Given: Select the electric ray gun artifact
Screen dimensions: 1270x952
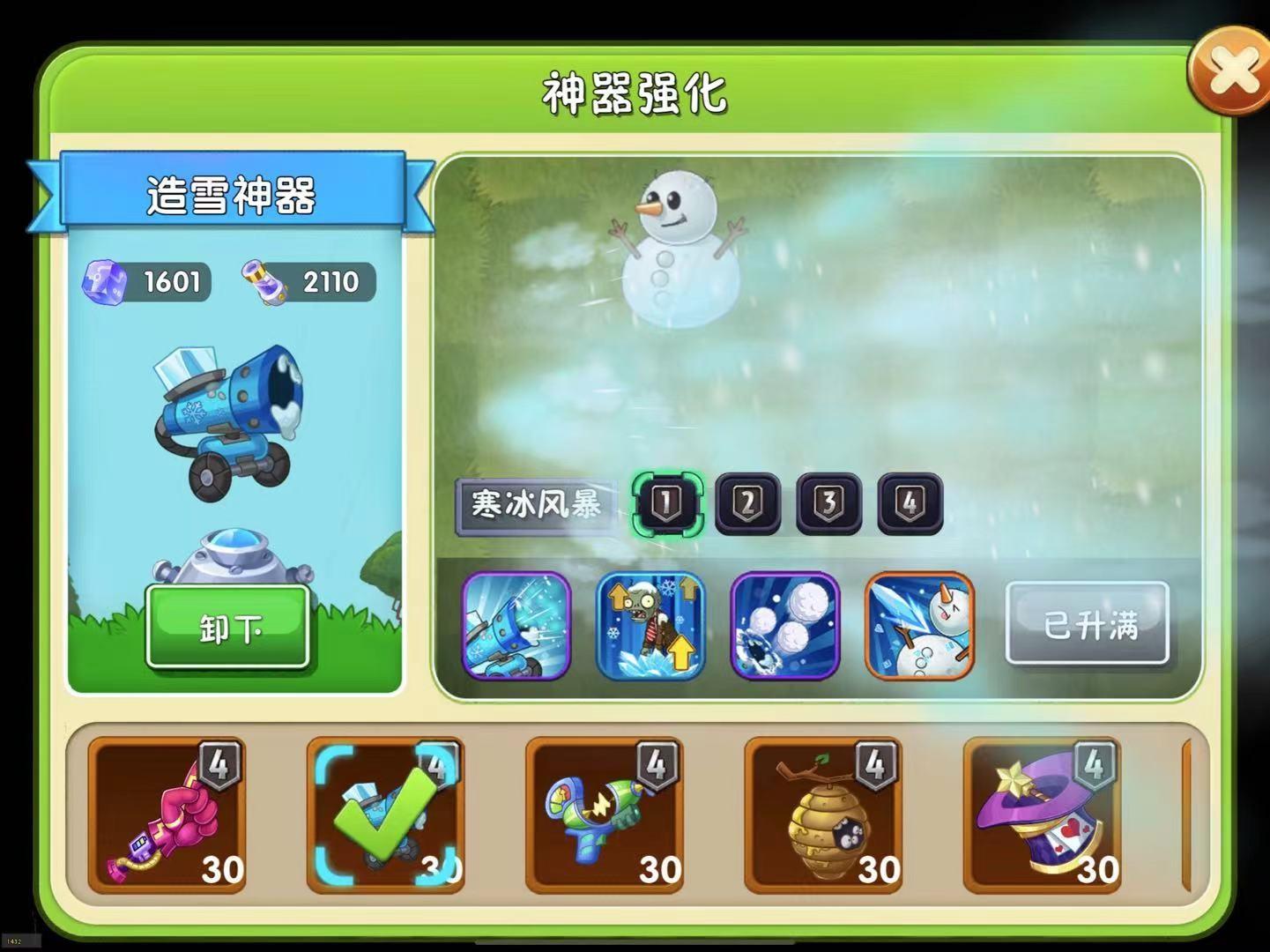Looking at the screenshot, I should click(x=604, y=815).
